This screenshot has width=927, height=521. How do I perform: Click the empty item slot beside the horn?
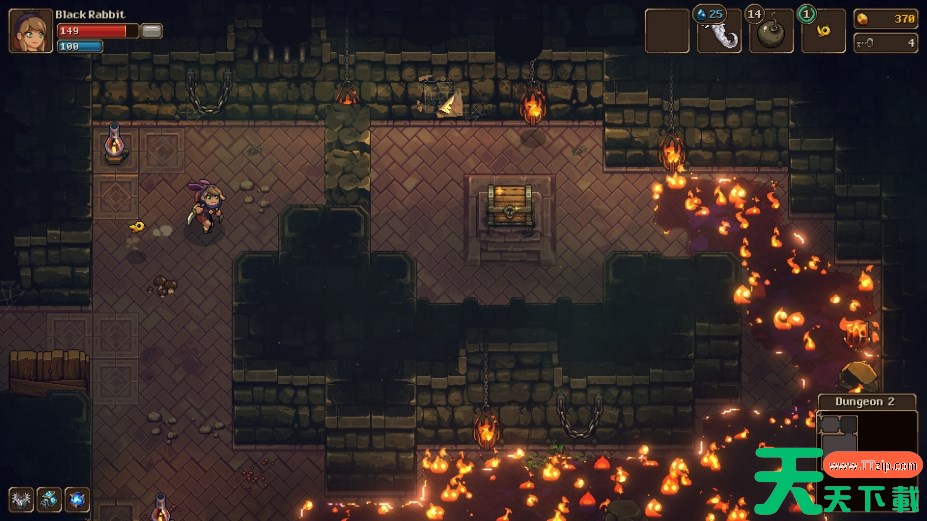(667, 31)
